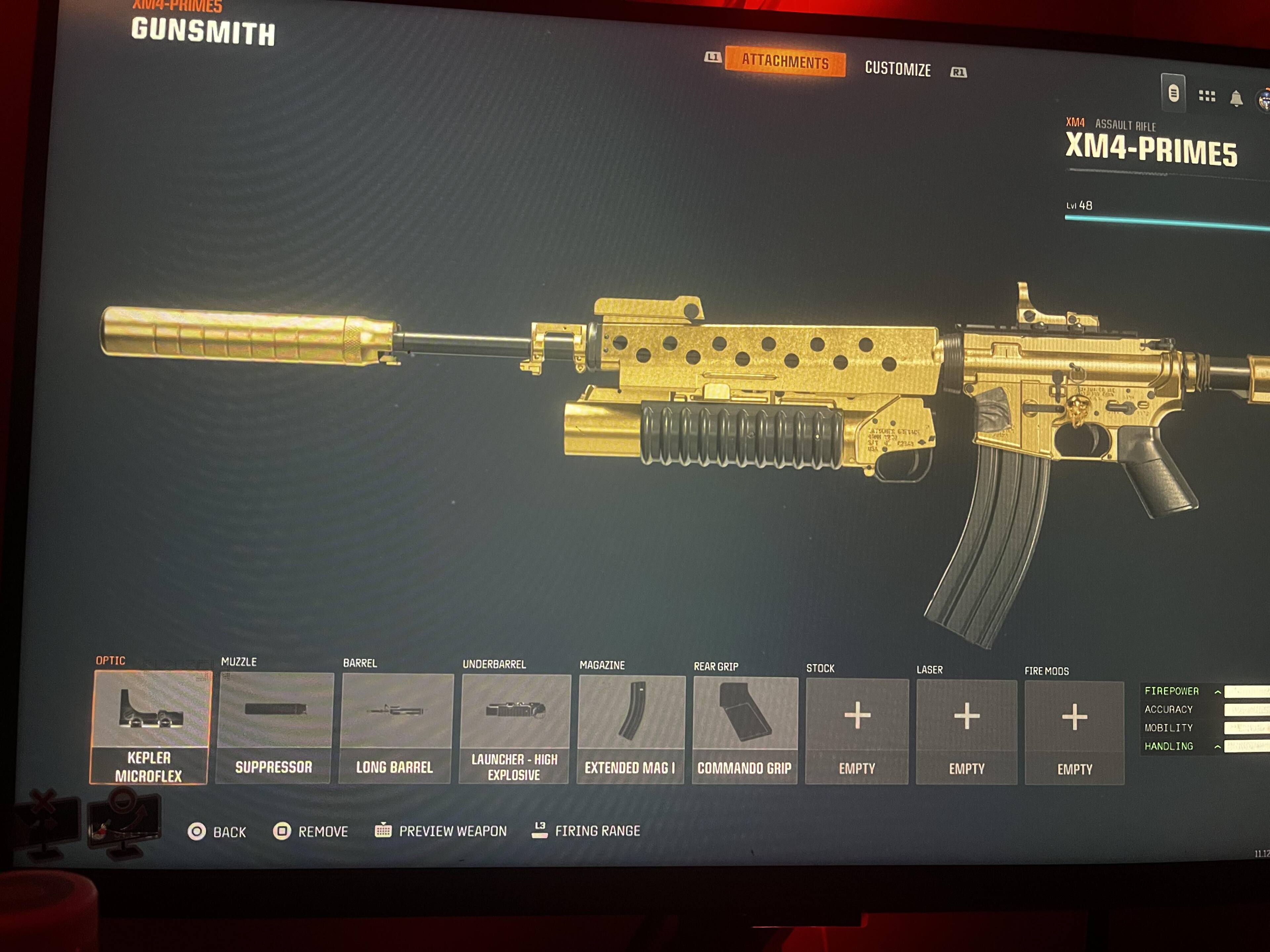
Task: Choose the Suppressor muzzle slot
Action: click(274, 728)
